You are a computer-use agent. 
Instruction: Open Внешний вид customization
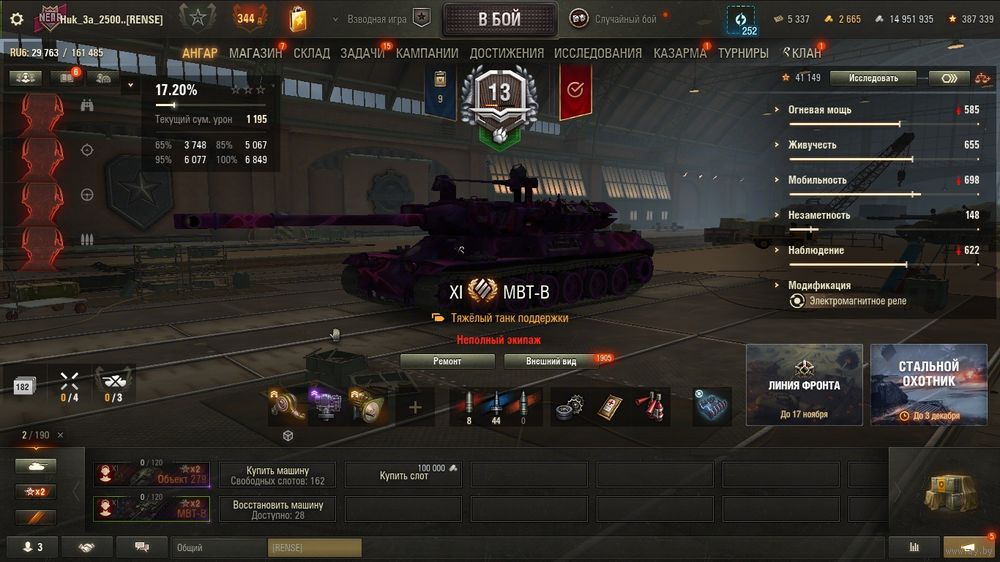[x=551, y=361]
